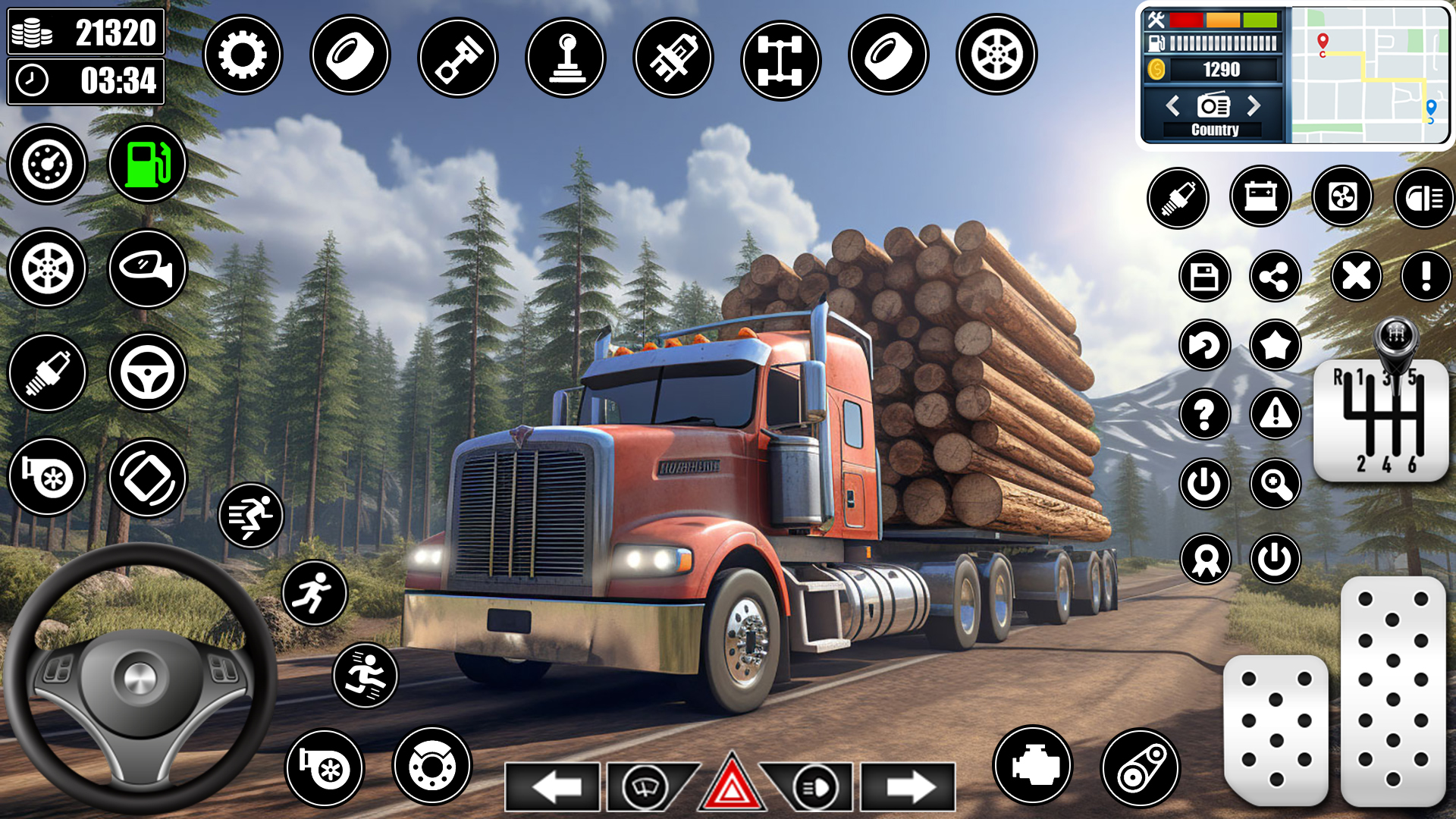Enable the hazard warning triangle
Image resolution: width=1456 pixels, height=819 pixels.
pyautogui.click(x=732, y=786)
